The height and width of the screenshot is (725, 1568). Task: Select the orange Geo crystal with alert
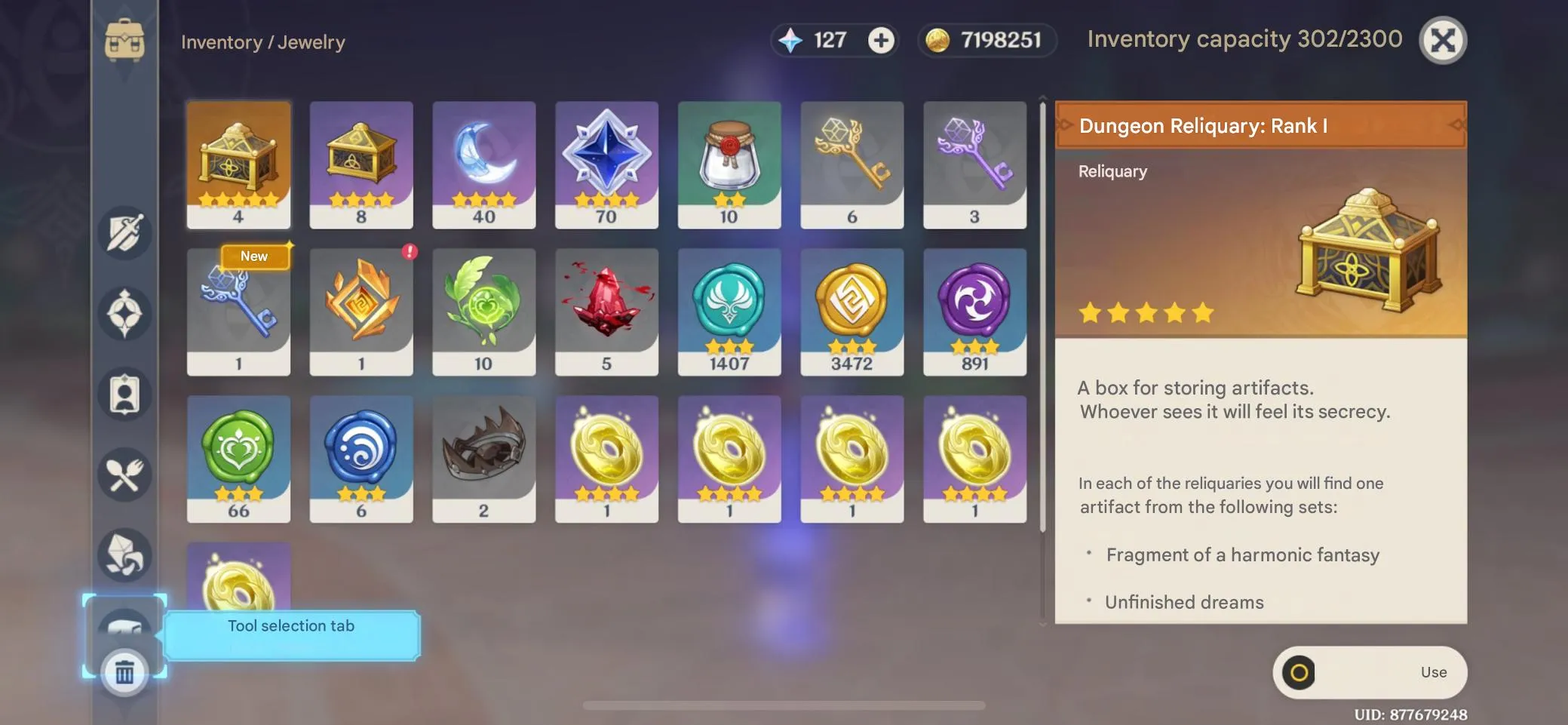click(361, 312)
